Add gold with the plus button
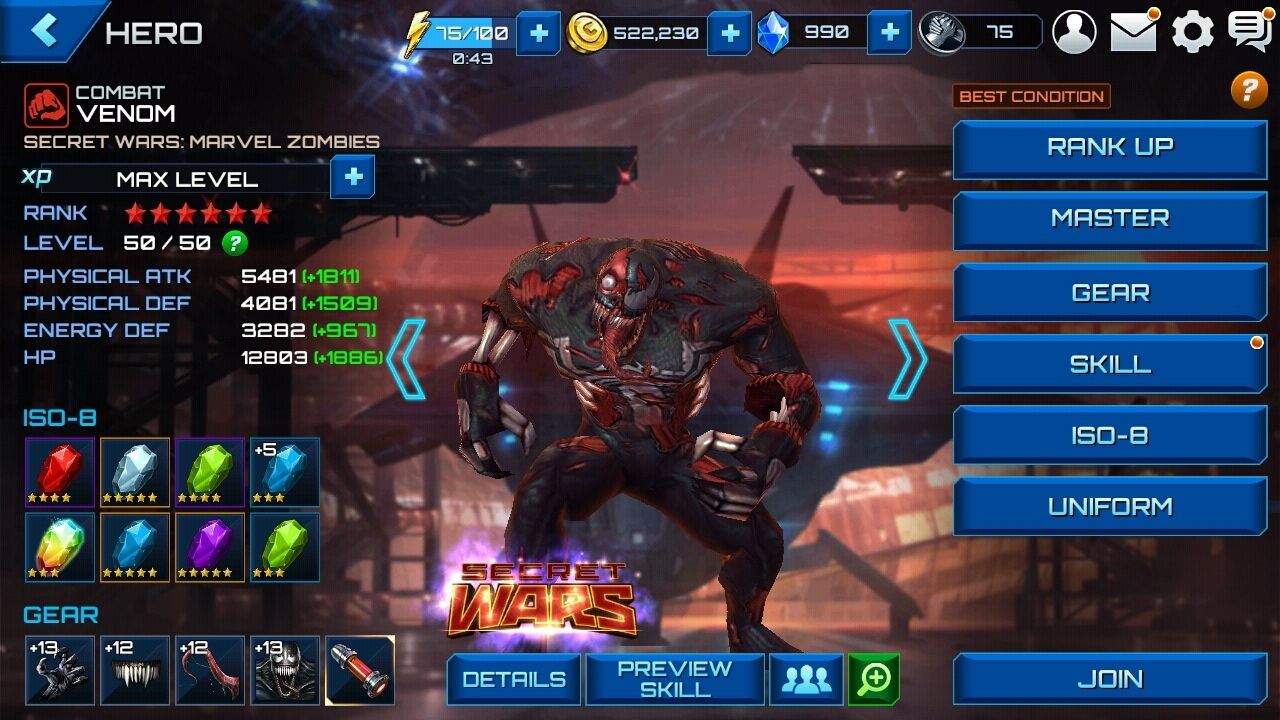1280x720 pixels. point(730,33)
